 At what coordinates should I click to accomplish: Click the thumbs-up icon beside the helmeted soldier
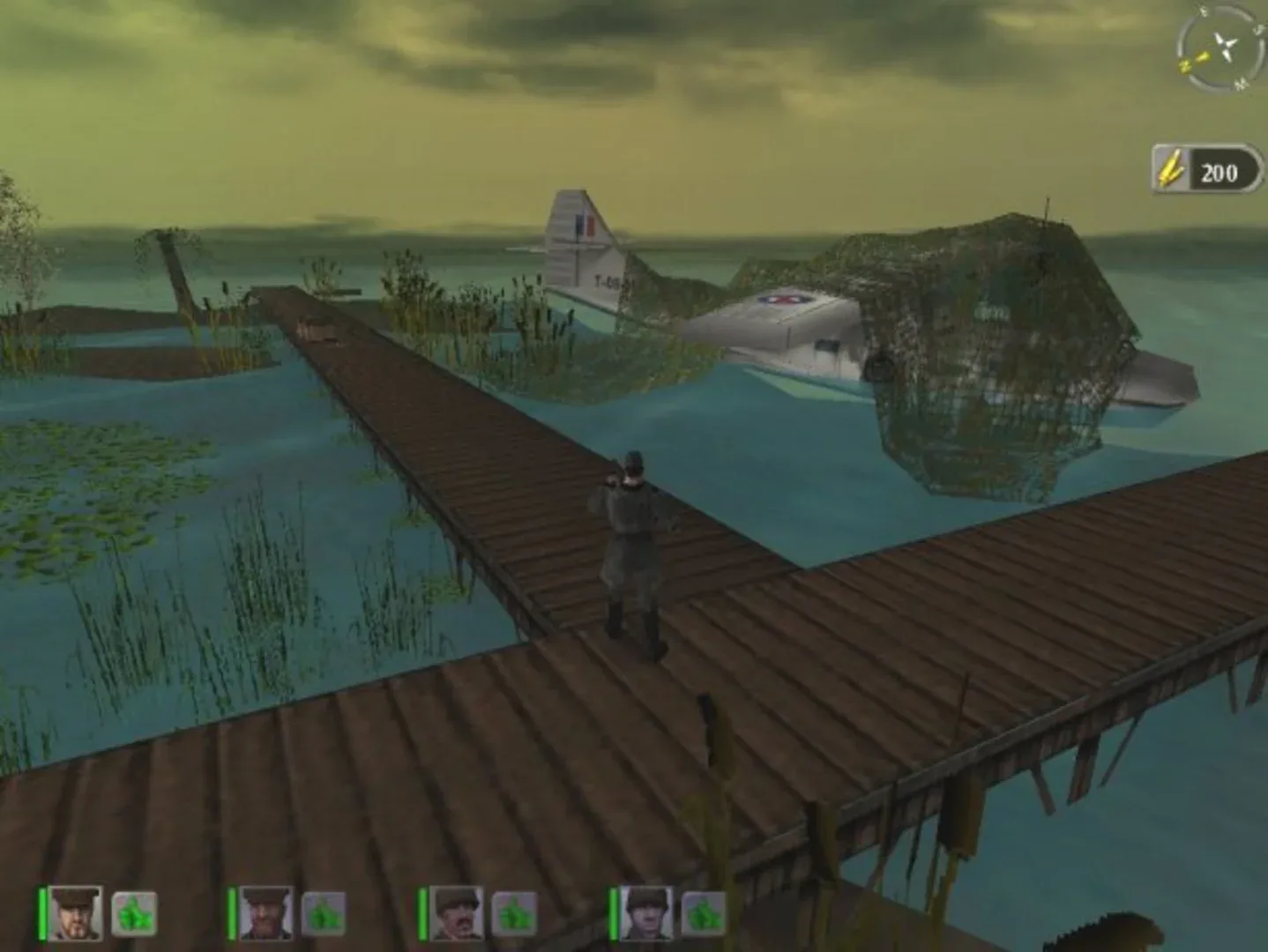[704, 916]
